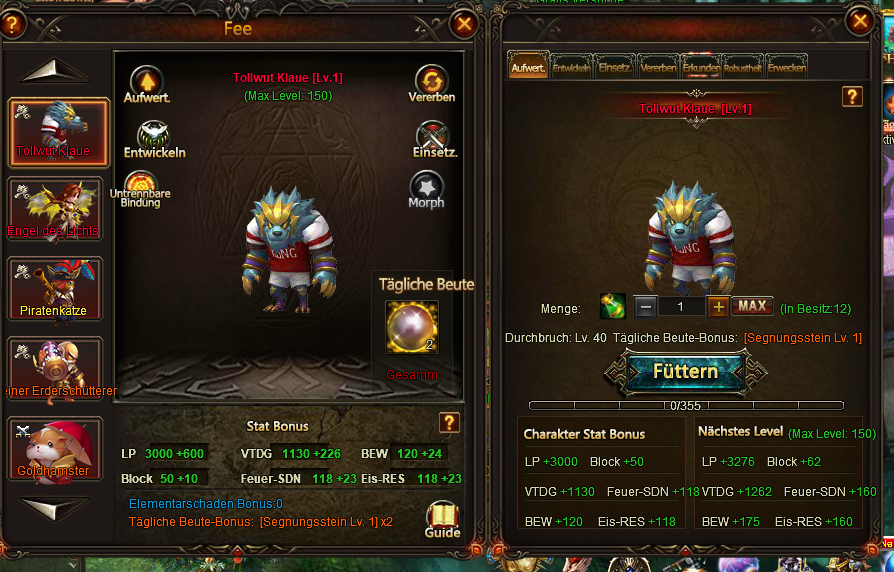
Task: Open the Guide book
Action: pos(442,519)
